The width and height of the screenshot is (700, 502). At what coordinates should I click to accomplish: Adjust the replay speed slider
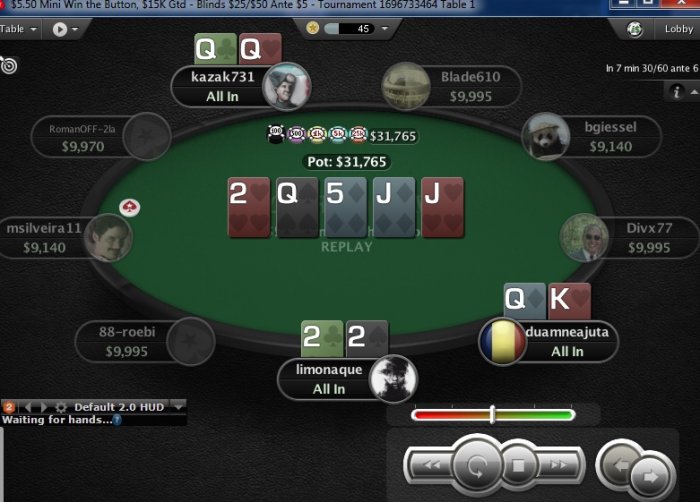pos(492,414)
